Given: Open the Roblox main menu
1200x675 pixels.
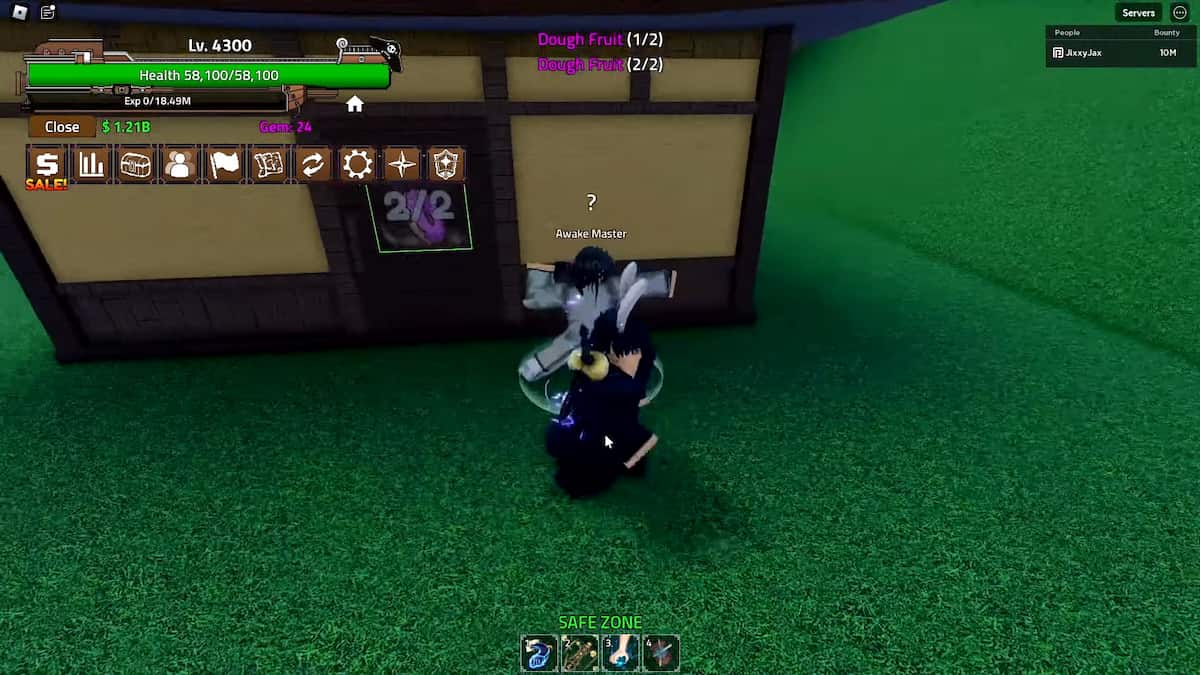Looking at the screenshot, I should [x=20, y=13].
